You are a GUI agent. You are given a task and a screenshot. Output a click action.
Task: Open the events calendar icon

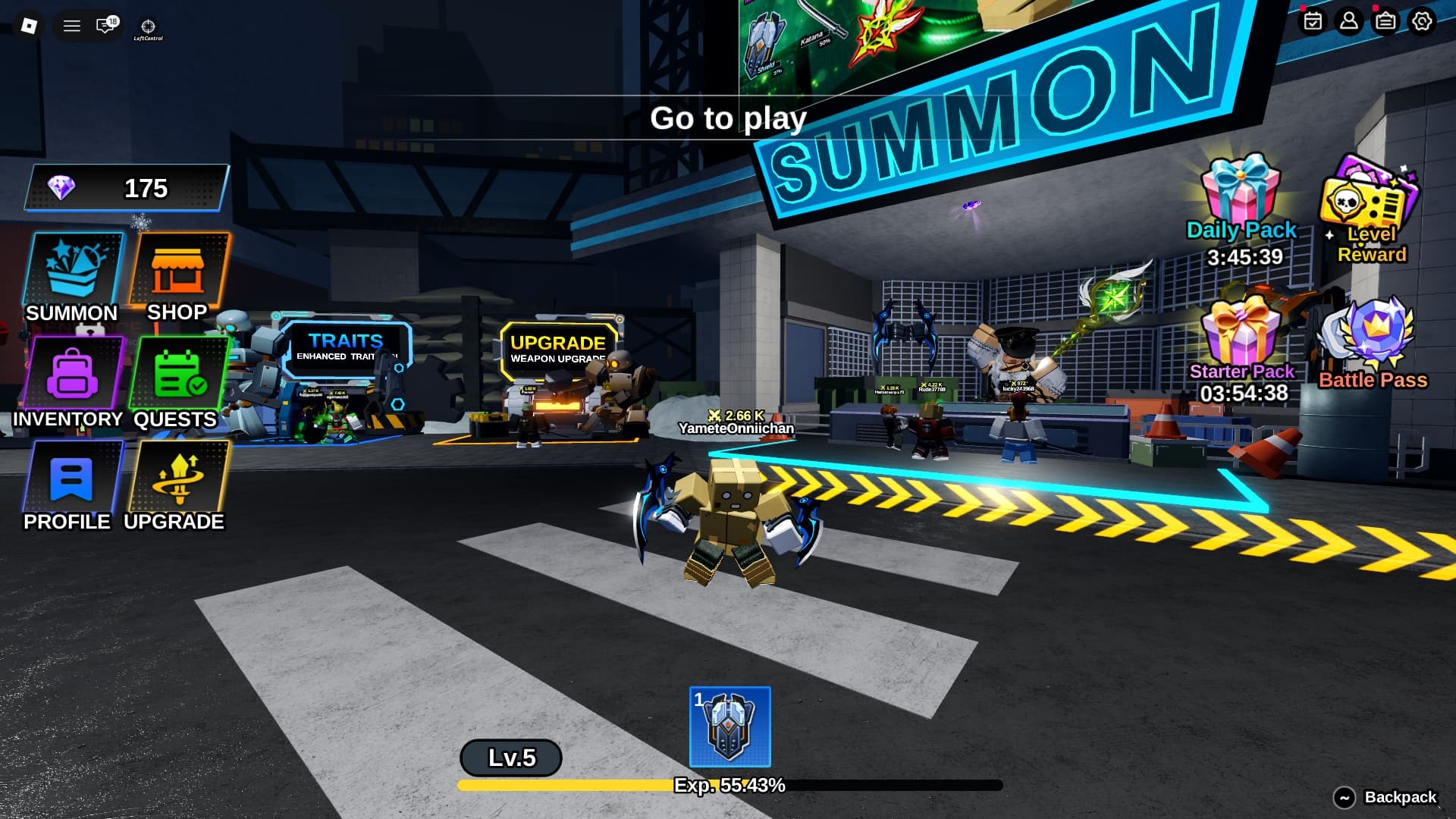coord(1312,23)
